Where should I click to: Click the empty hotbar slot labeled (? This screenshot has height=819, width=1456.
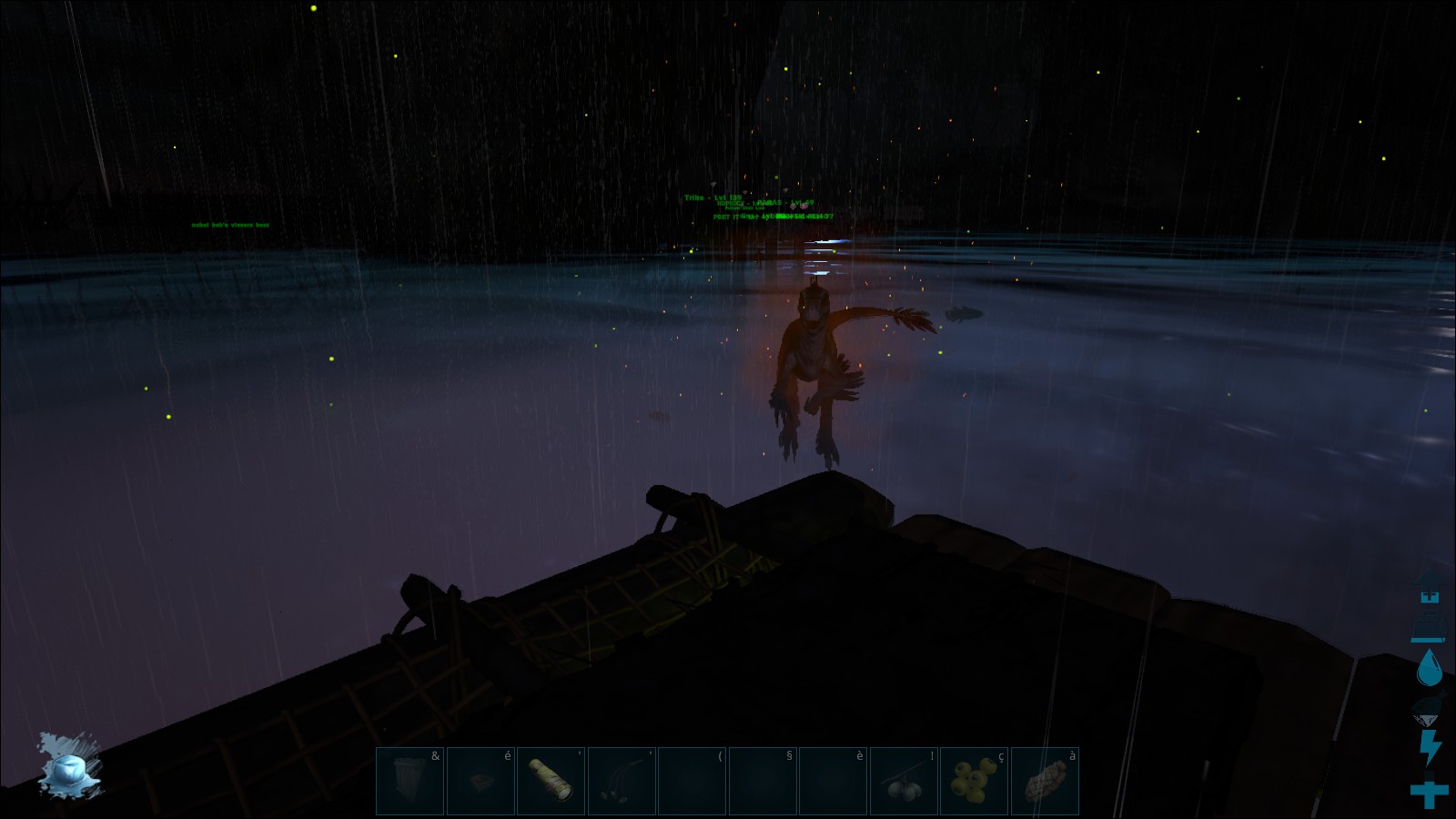pyautogui.click(x=690, y=781)
